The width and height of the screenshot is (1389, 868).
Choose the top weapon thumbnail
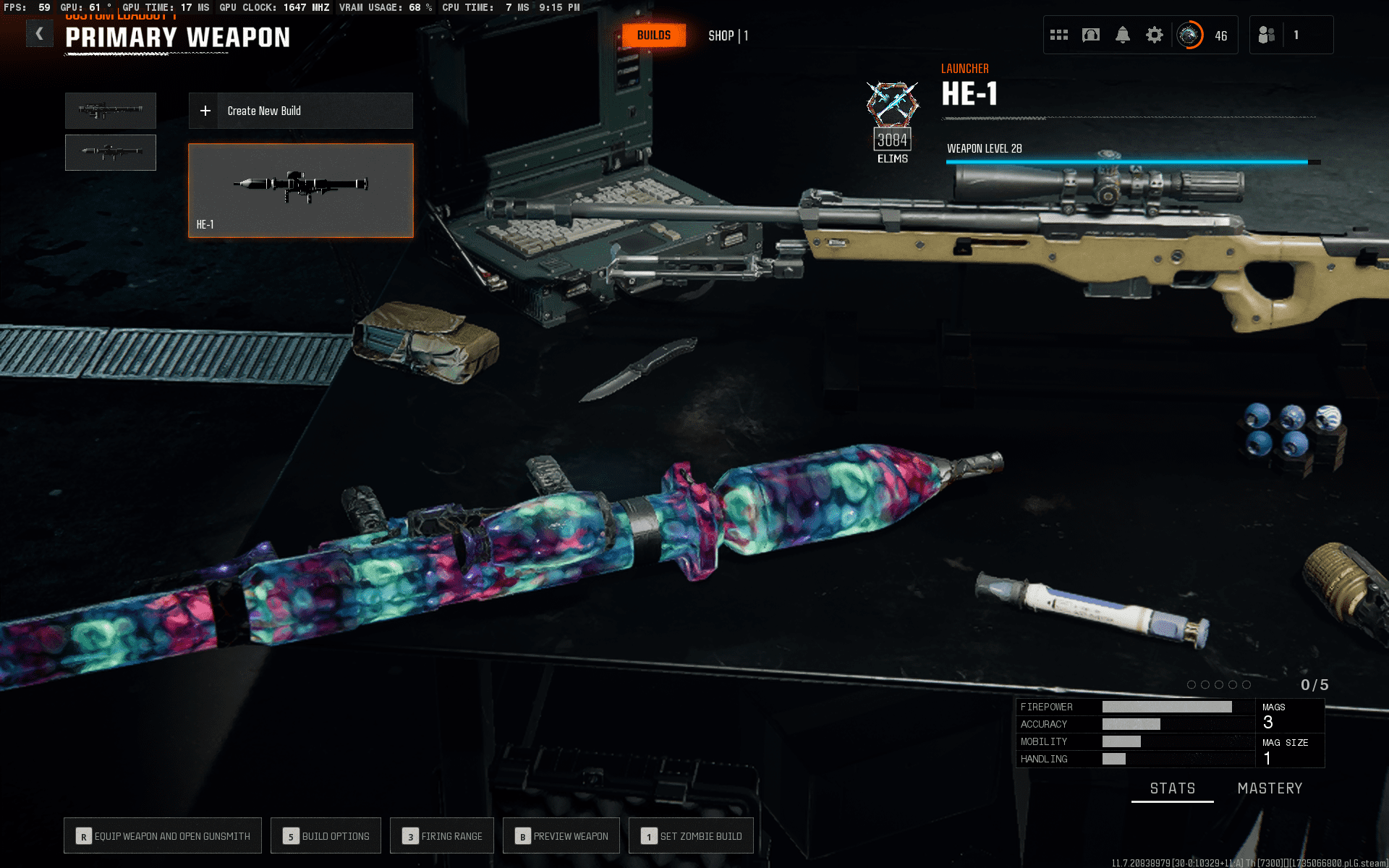pos(111,111)
